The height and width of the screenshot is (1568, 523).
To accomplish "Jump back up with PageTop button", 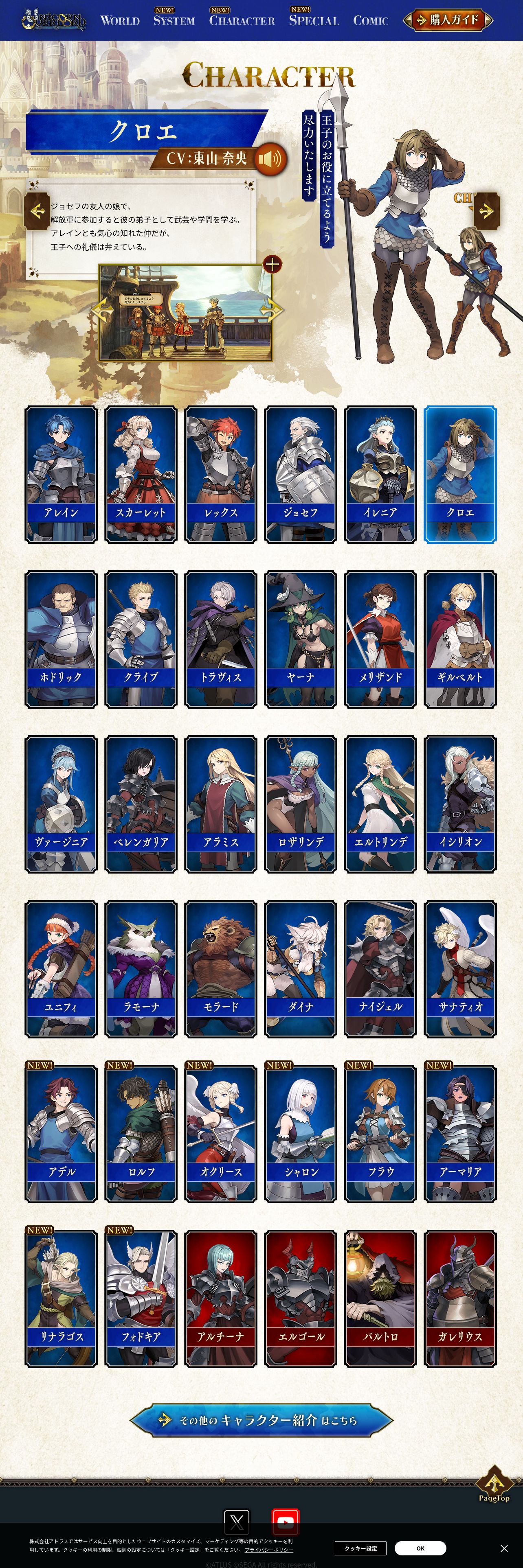I will (x=494, y=1486).
